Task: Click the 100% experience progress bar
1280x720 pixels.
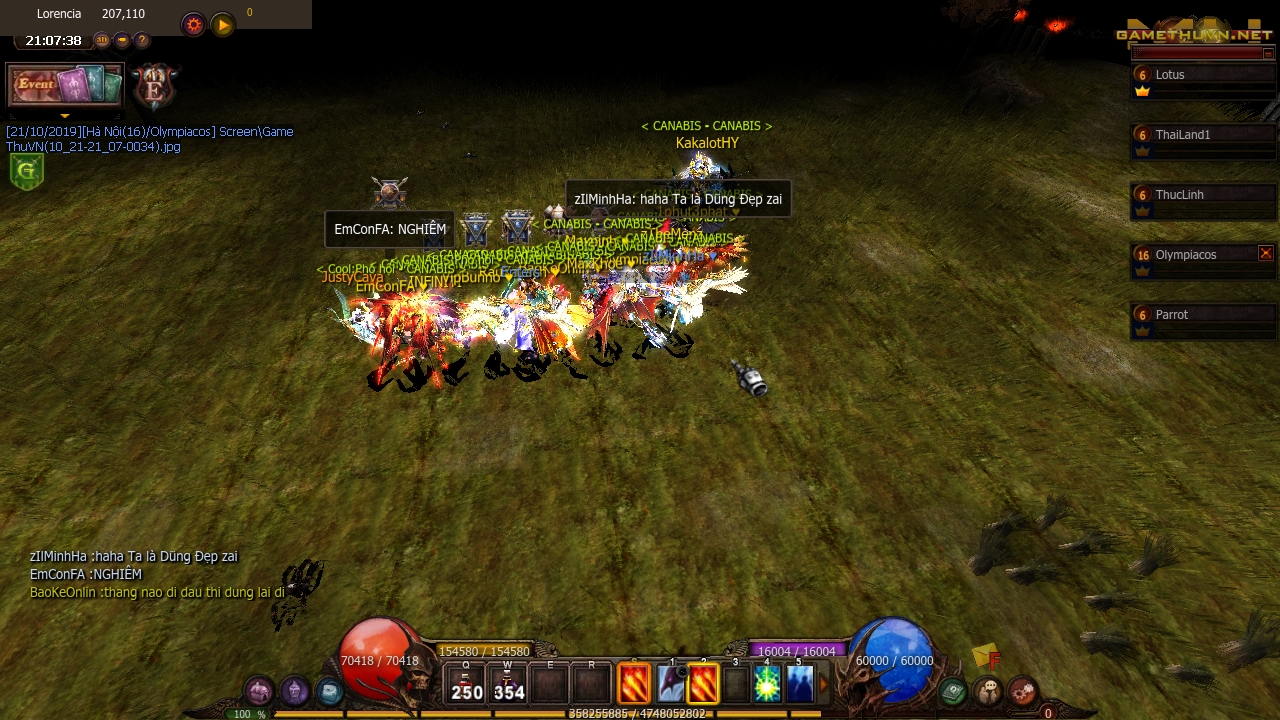Action: 247,714
